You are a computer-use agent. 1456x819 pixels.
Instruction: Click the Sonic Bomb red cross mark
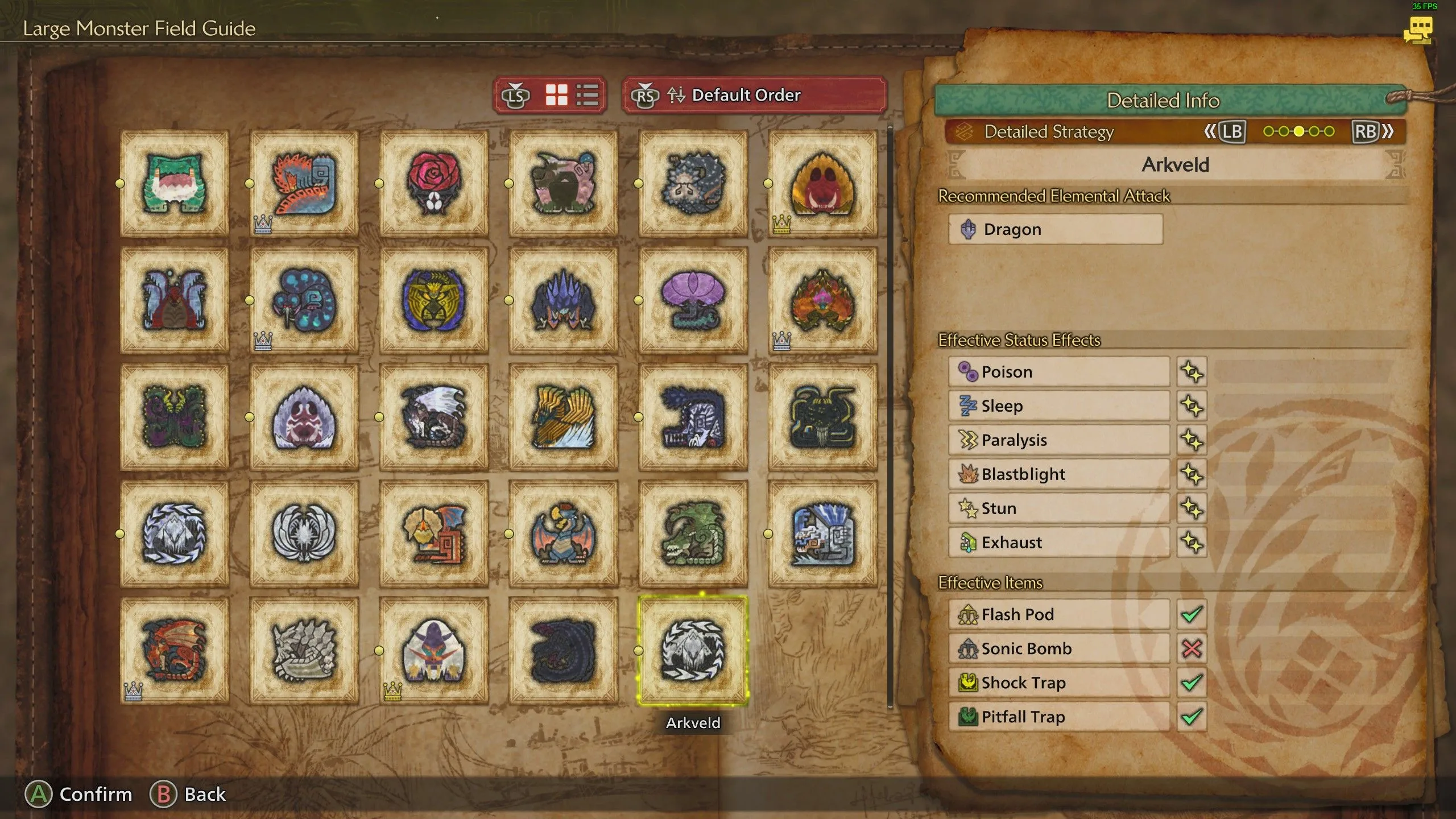coord(1192,648)
